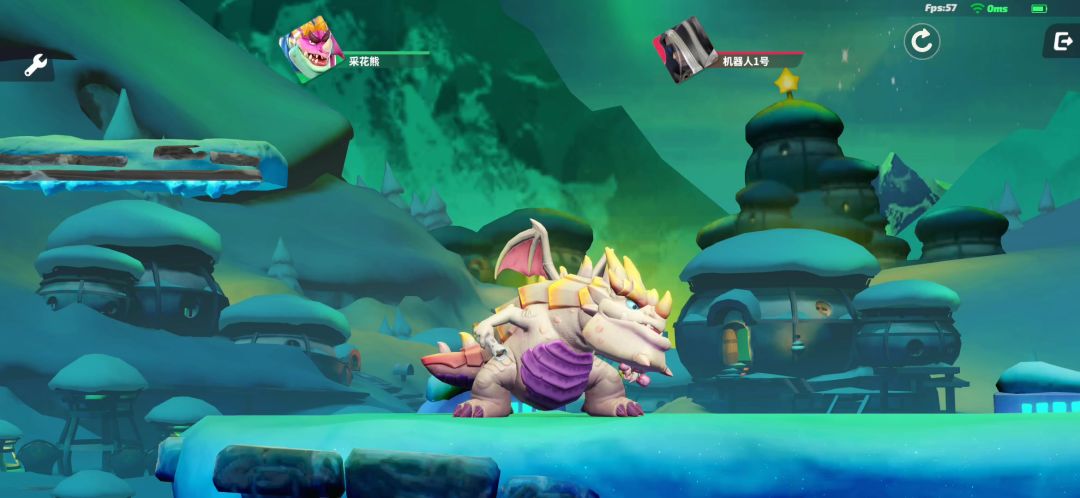Open the wrench settings tool
Image resolution: width=1080 pixels, height=498 pixels.
35,66
